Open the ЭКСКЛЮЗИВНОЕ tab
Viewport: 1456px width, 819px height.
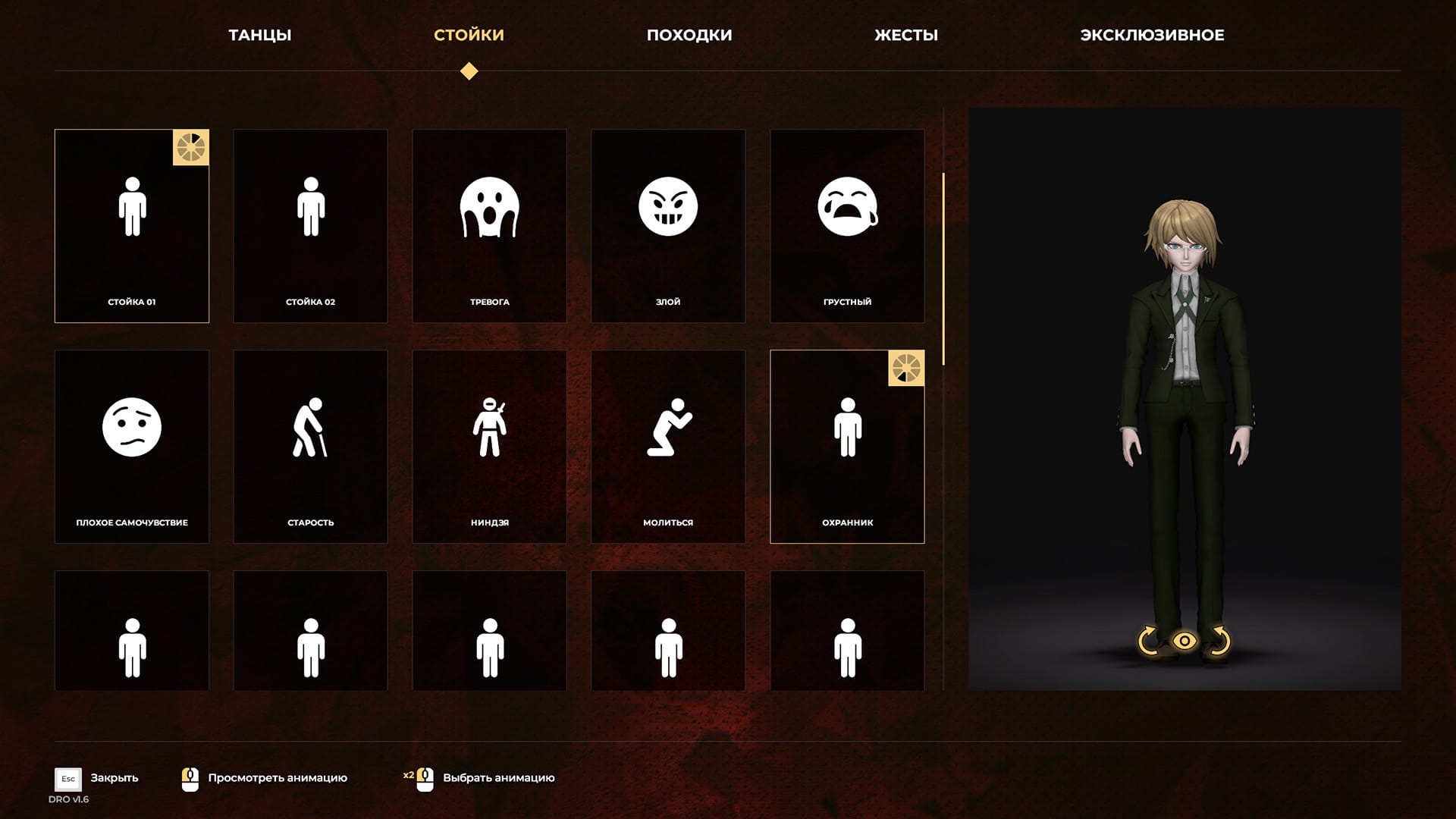click(x=1151, y=35)
